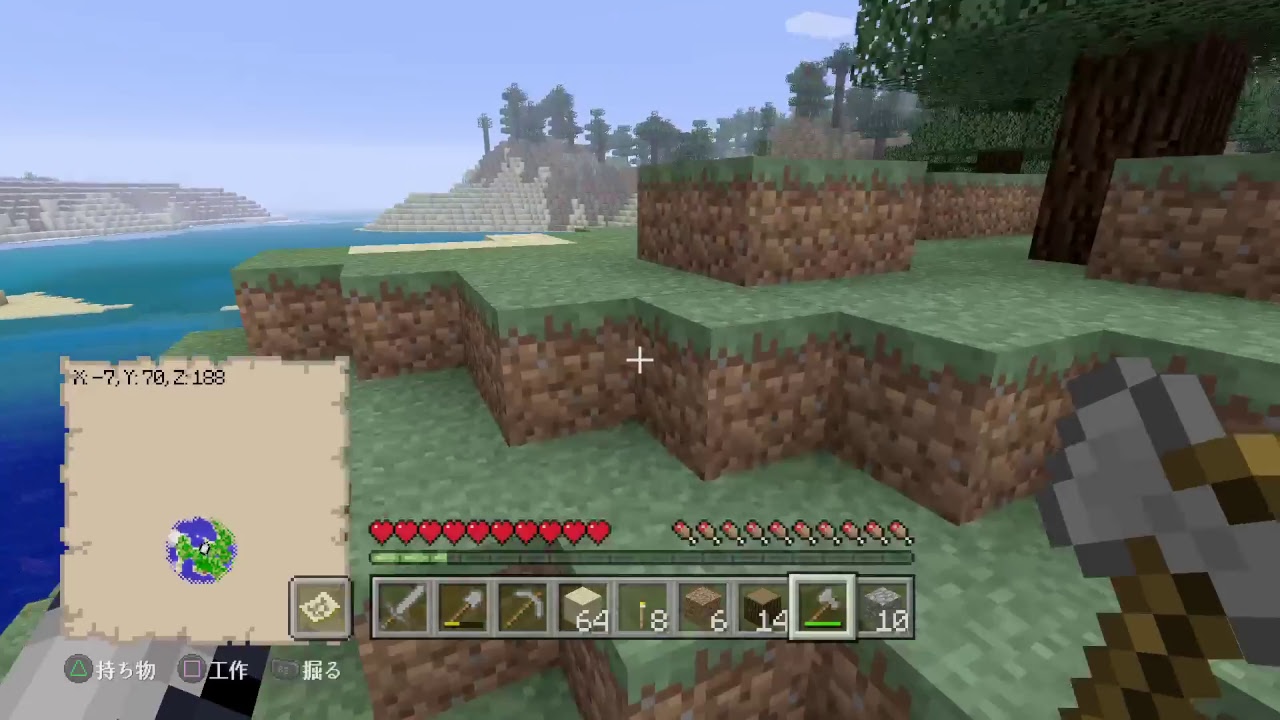Screen dimensions: 1280x720
Task: Click the map slot beside the hotbar
Action: 320,605
